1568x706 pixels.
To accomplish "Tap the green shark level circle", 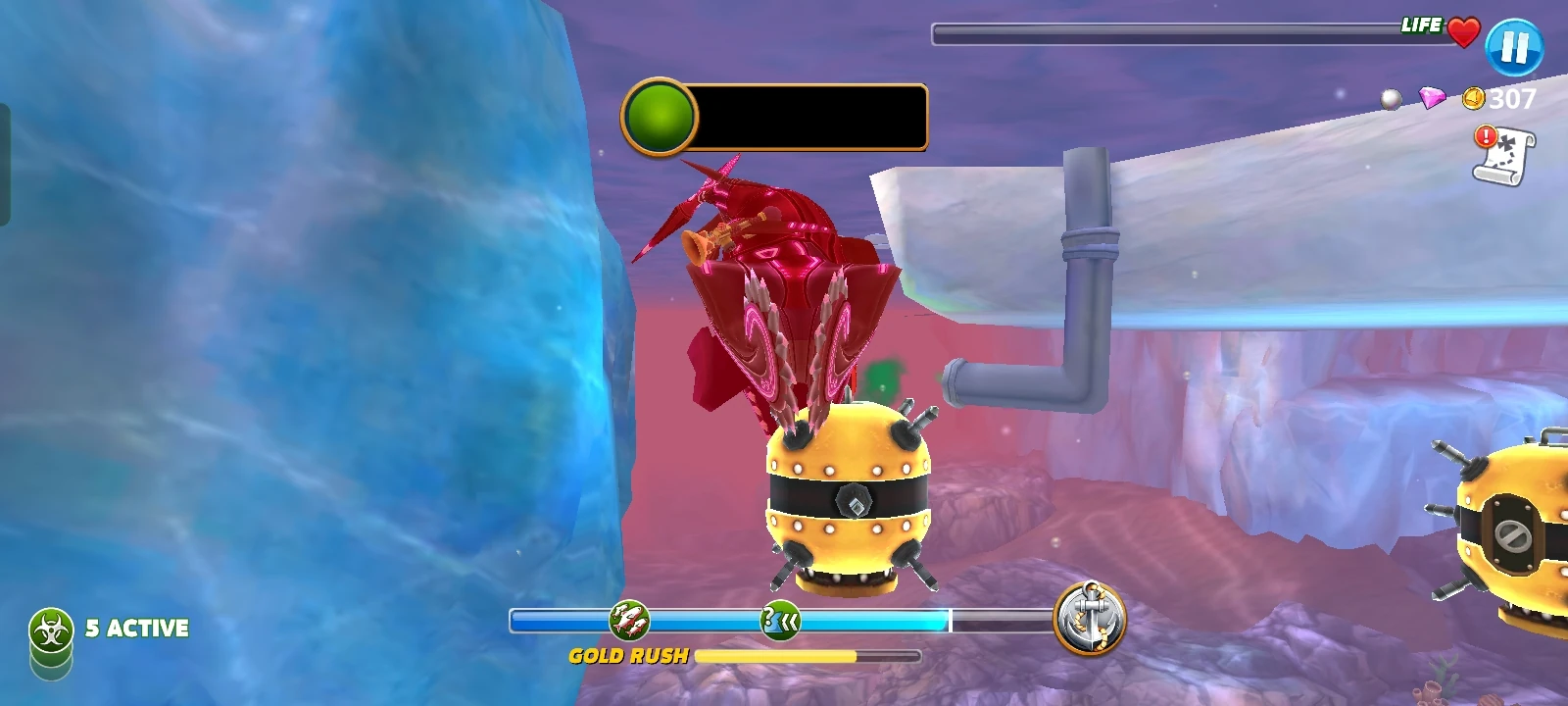I will 661,116.
